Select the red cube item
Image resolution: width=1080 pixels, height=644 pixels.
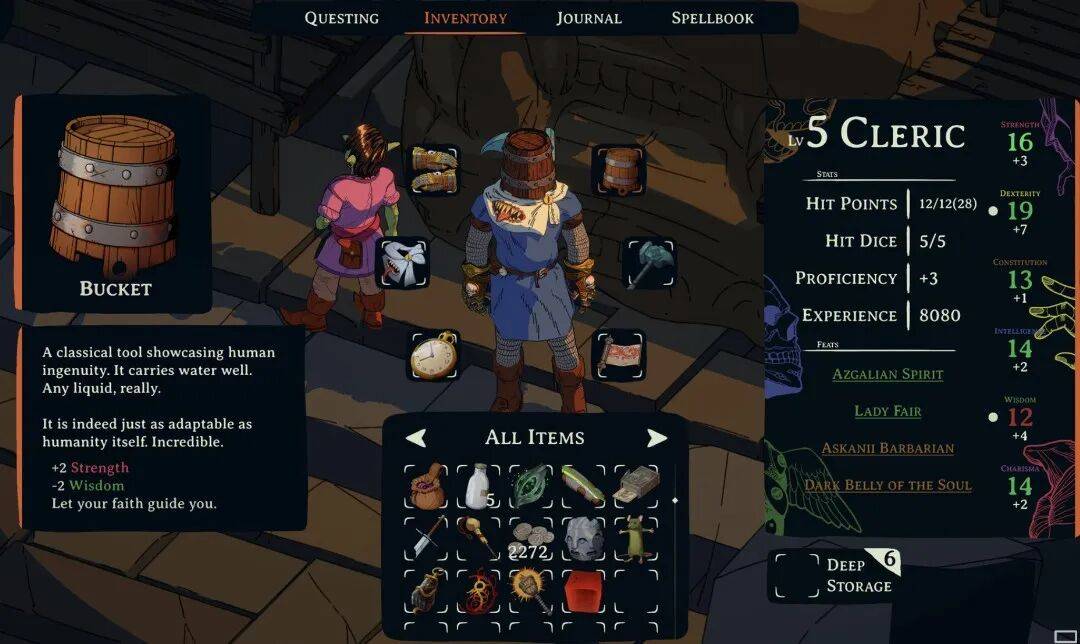point(584,591)
